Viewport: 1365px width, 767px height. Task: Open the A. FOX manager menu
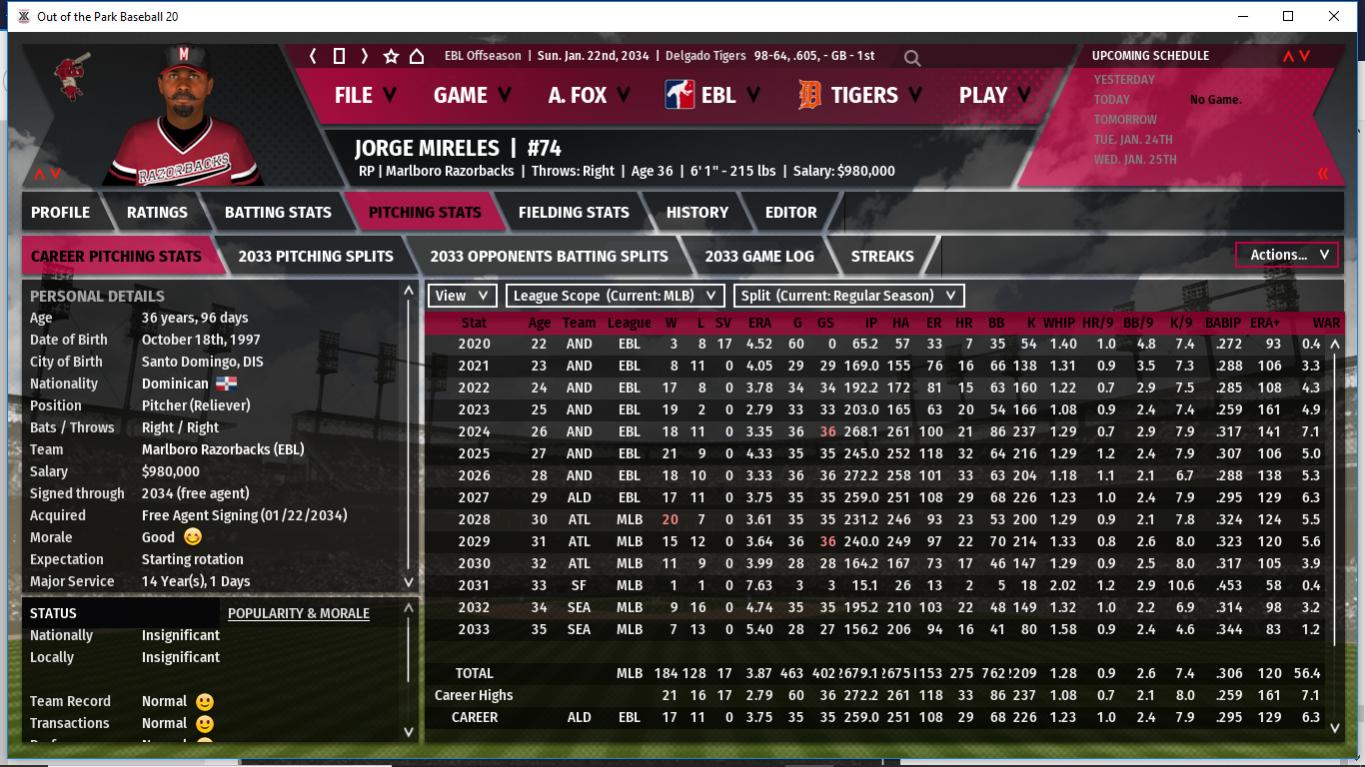[x=588, y=95]
